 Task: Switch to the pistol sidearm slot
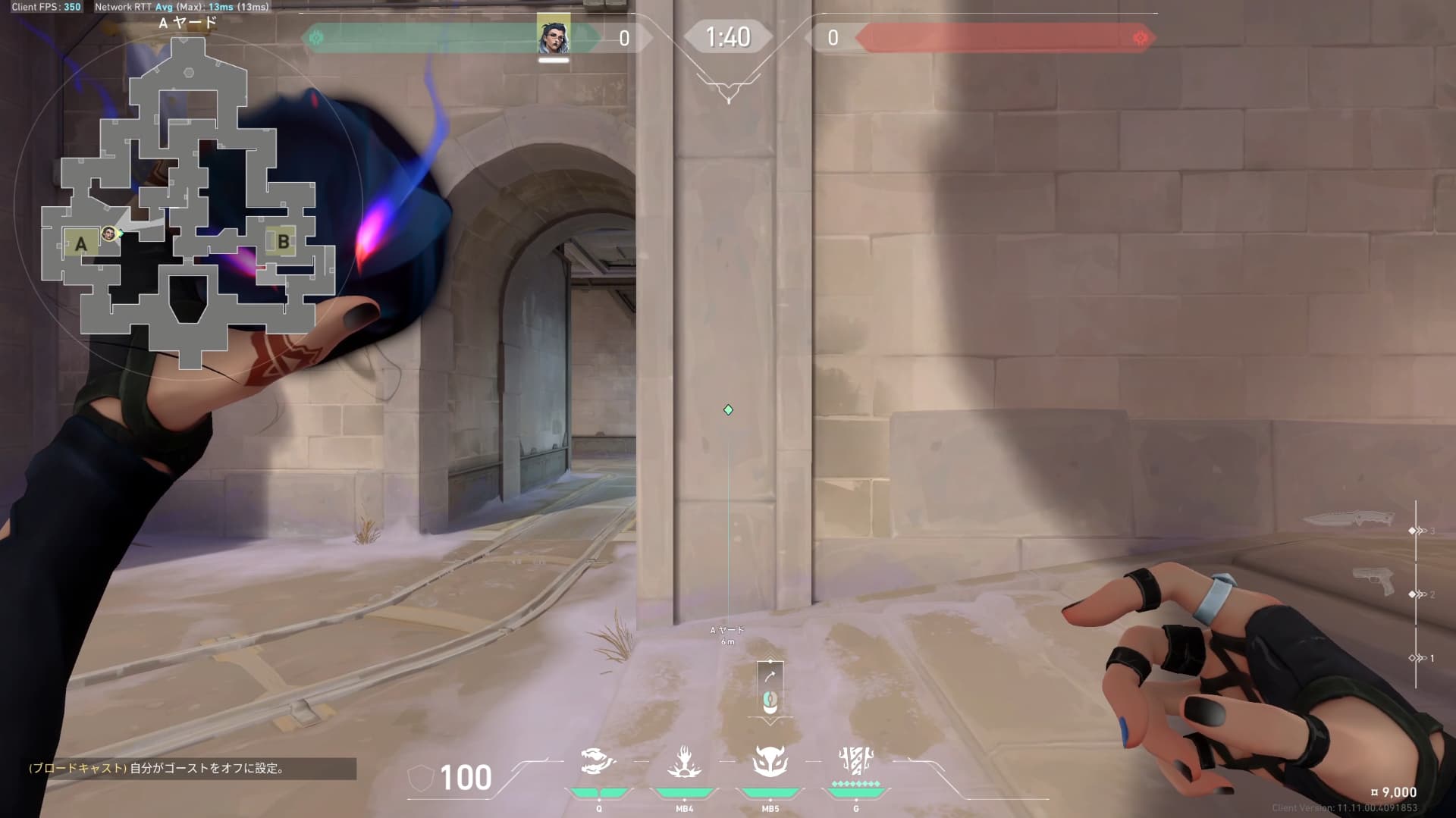tap(1373, 581)
